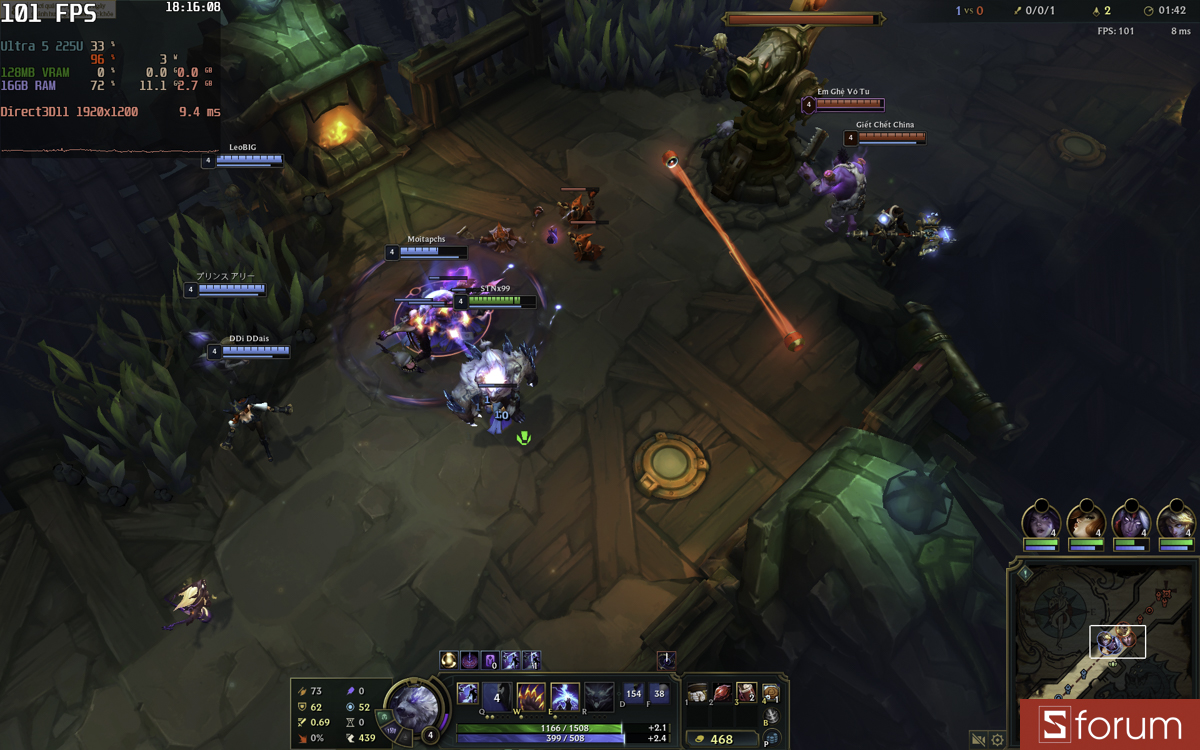Click the white bear champion portrait
Image resolution: width=1200 pixels, height=750 pixels.
tap(415, 705)
